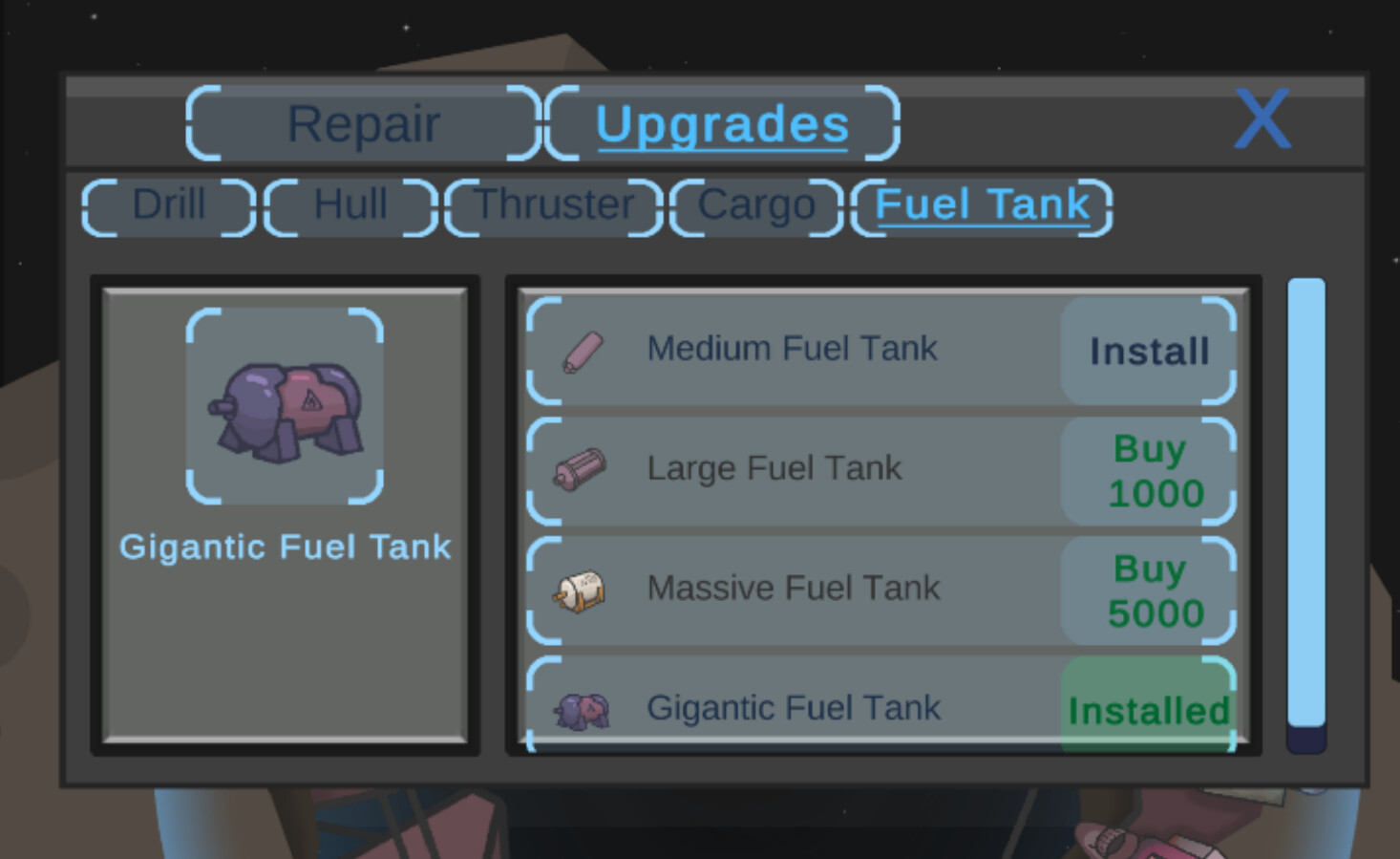Click the Massive Fuel Tank icon
Screen dimensions: 1400x859
(x=581, y=590)
